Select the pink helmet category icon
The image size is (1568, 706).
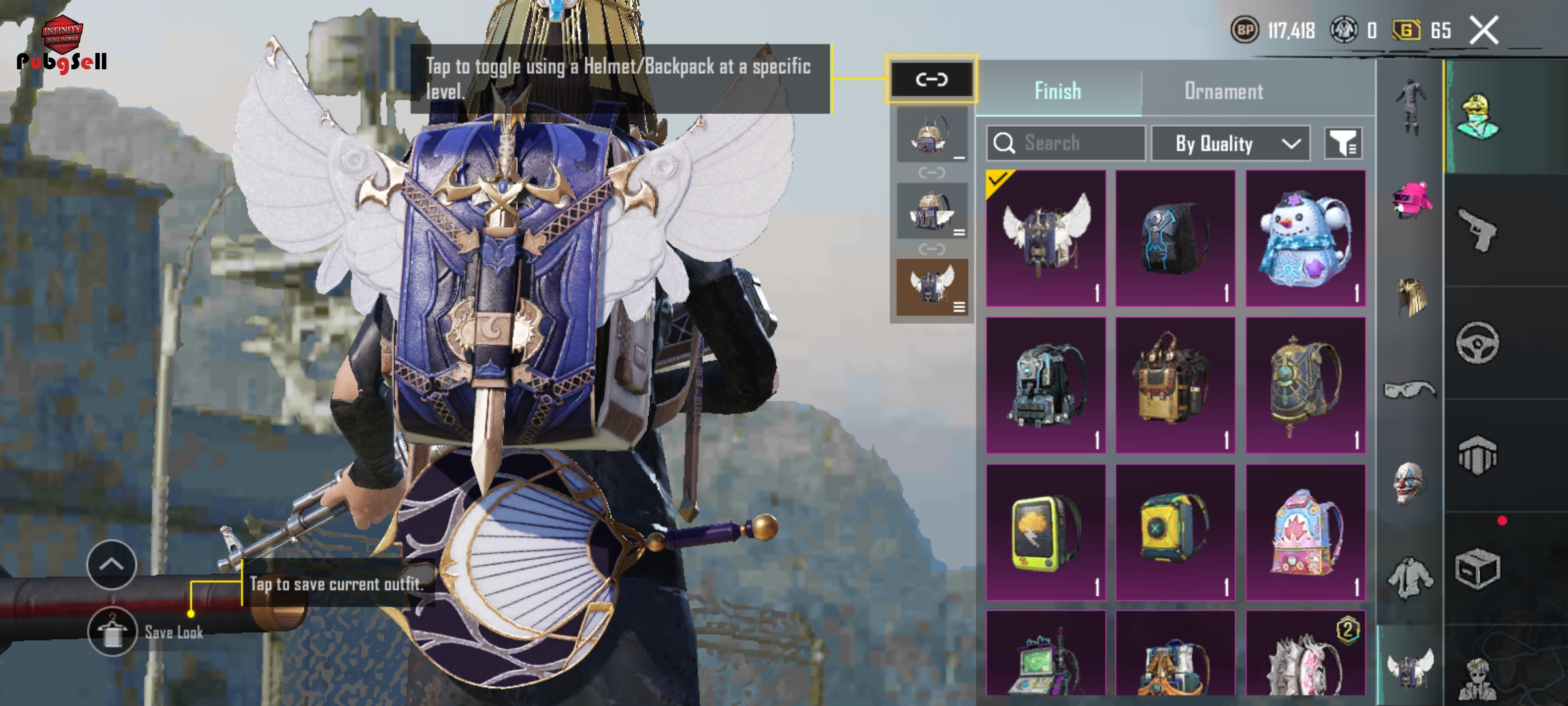(1411, 199)
